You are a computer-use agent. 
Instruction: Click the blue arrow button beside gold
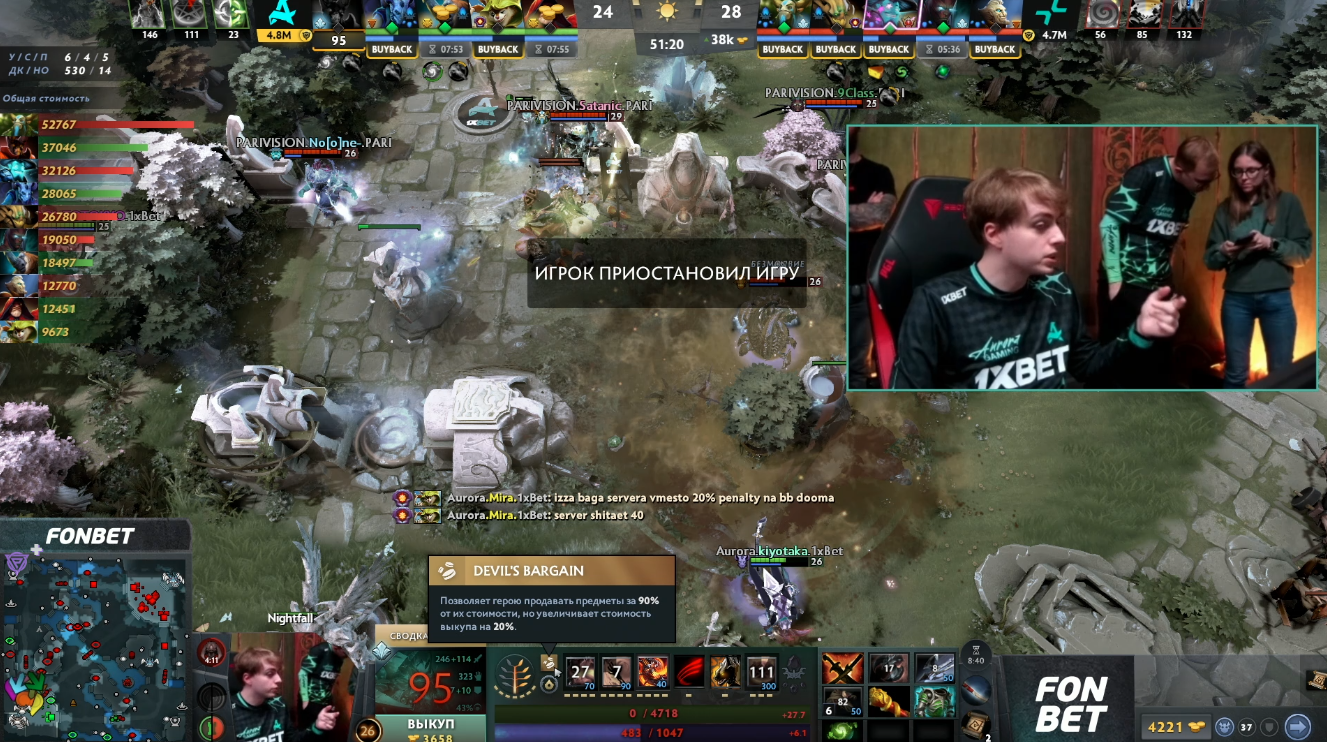[1297, 727]
